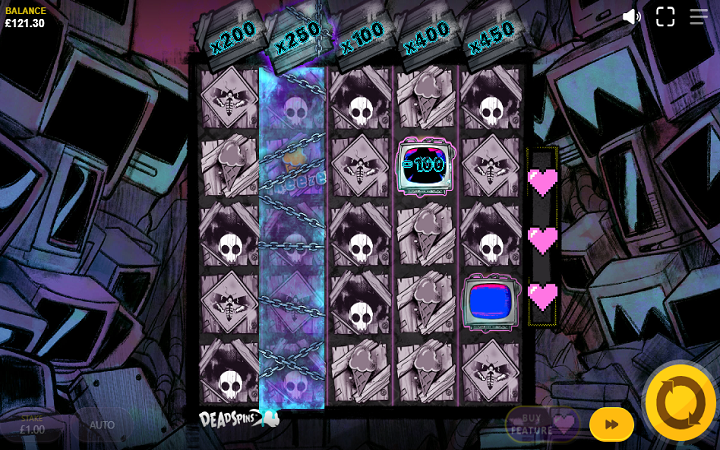Switch the game to fullscreen
The image size is (720, 450).
tap(665, 17)
